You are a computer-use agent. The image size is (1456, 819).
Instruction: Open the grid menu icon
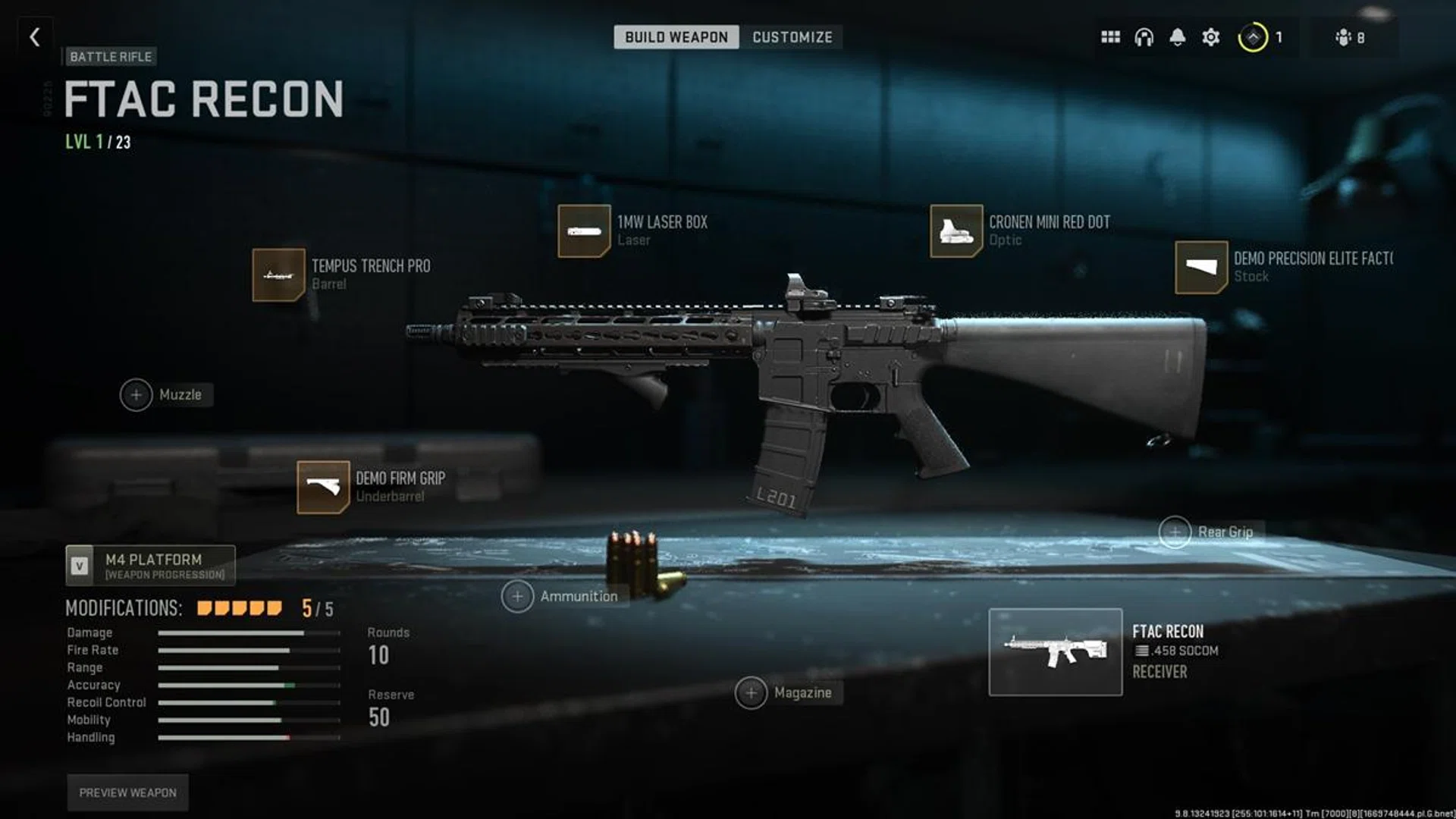1110,37
